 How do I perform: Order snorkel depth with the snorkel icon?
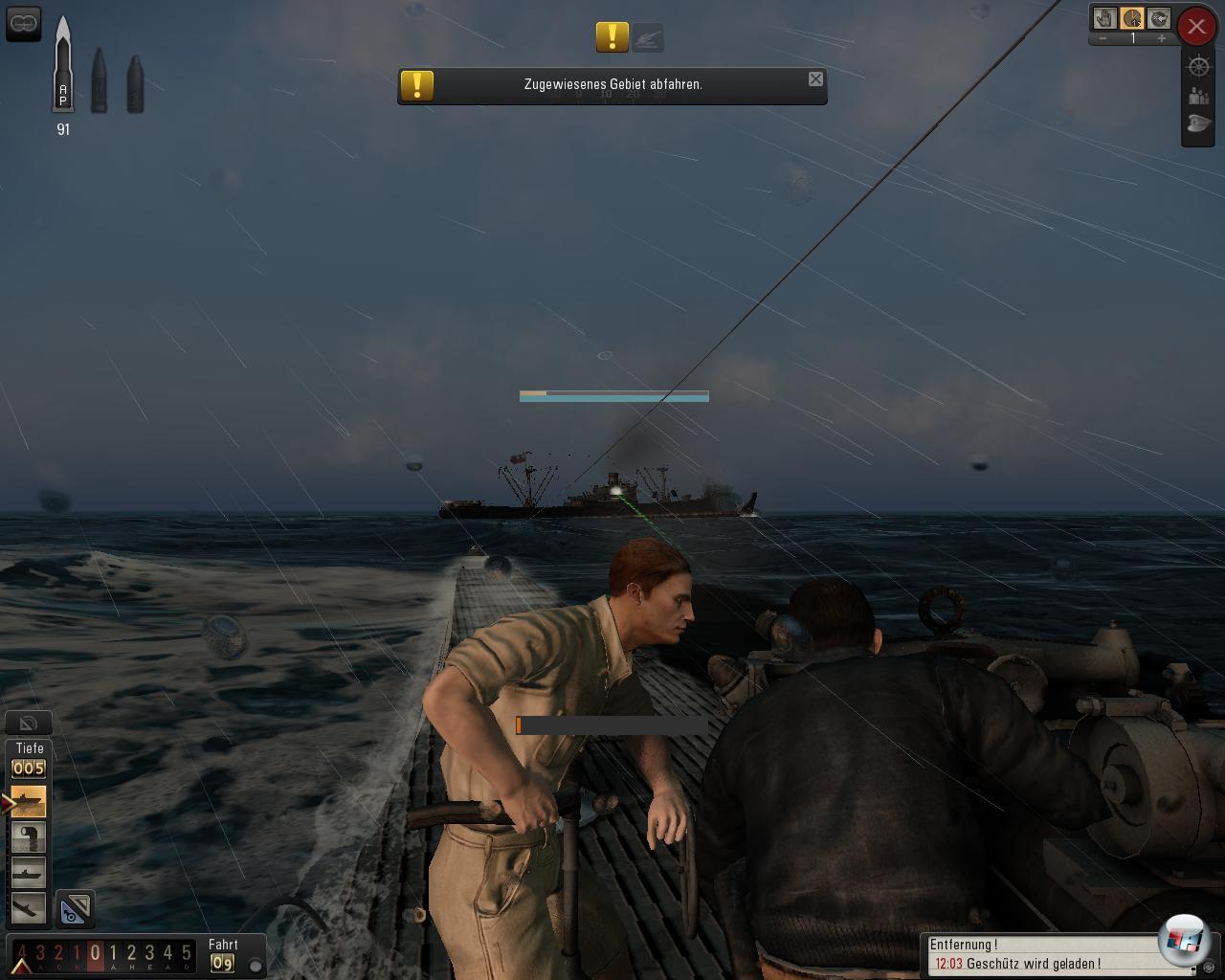pos(28,837)
